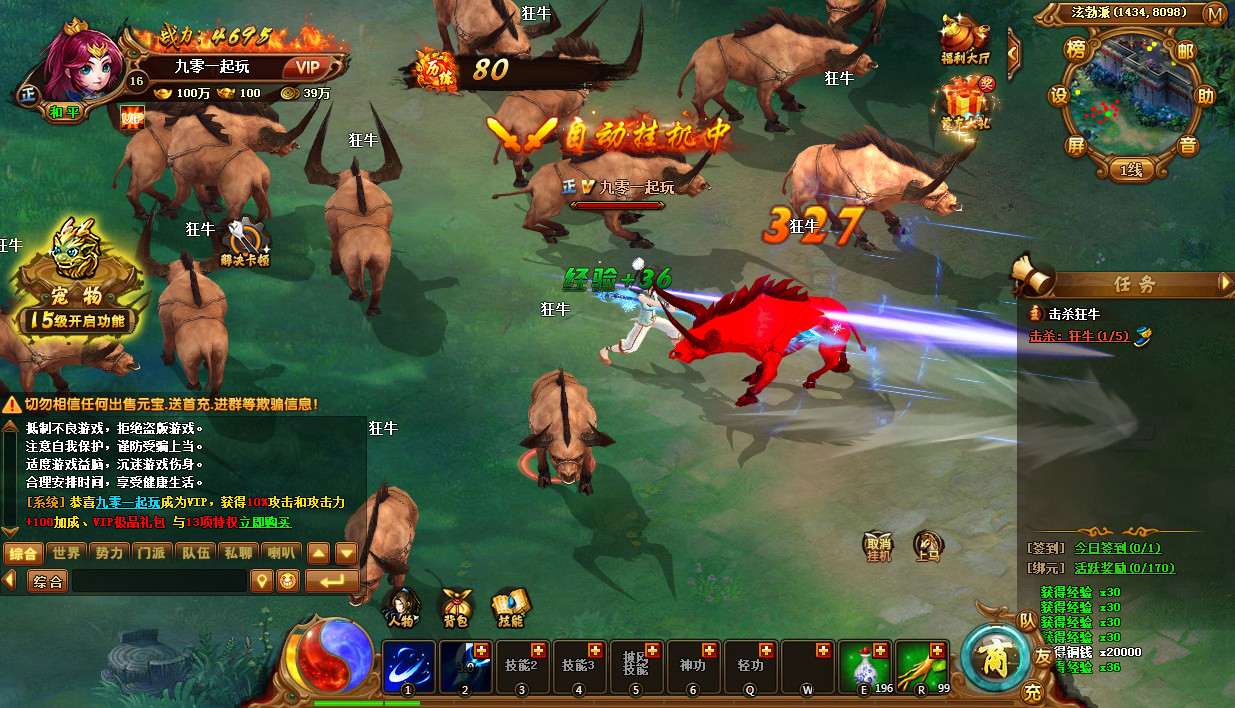Viewport: 1235px width, 708px height.
Task: Select the 1线 server line button
Action: 1130,171
